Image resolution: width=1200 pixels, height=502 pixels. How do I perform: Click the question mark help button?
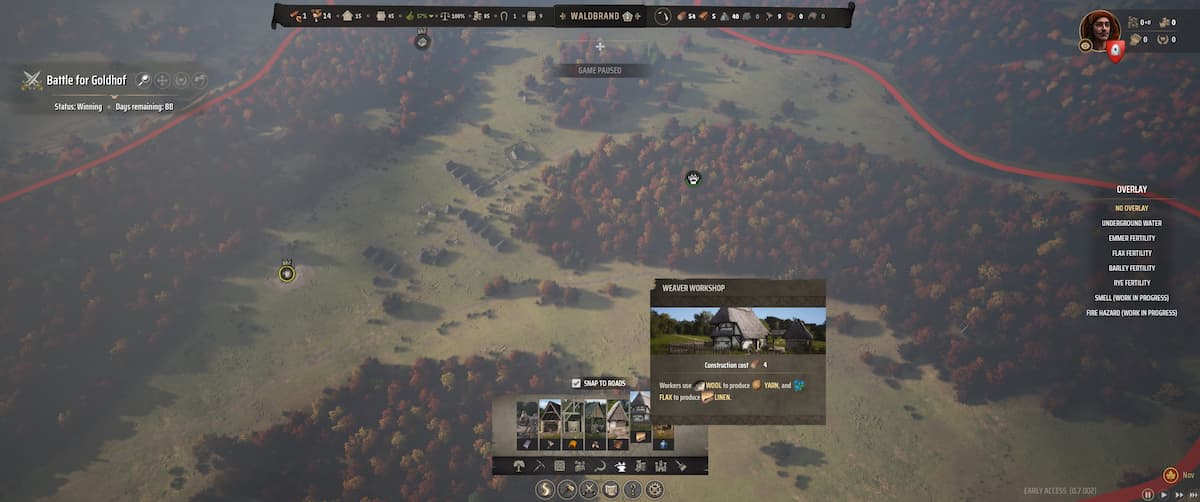[632, 489]
